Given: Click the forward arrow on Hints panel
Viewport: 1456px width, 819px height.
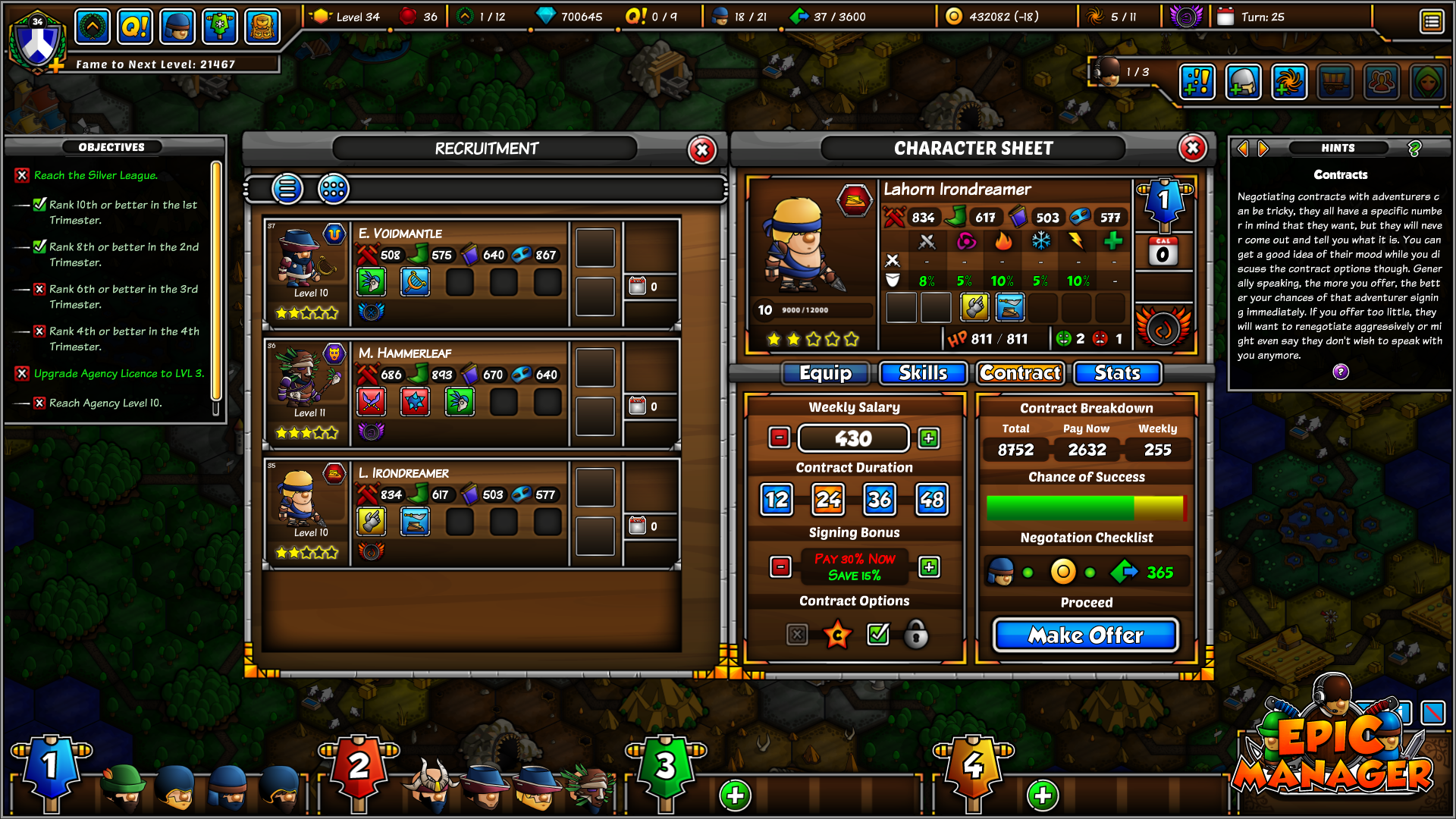Looking at the screenshot, I should pyautogui.click(x=1261, y=149).
